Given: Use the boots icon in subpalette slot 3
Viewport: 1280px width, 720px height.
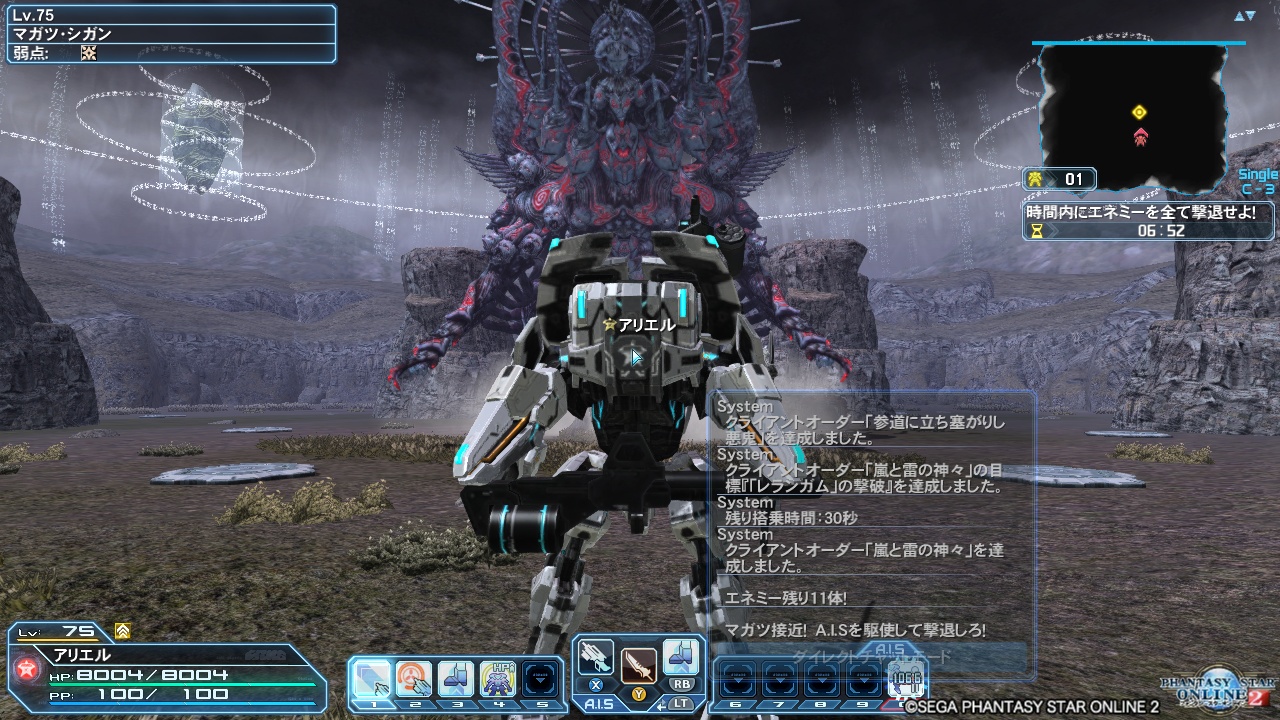Looking at the screenshot, I should coord(456,680).
